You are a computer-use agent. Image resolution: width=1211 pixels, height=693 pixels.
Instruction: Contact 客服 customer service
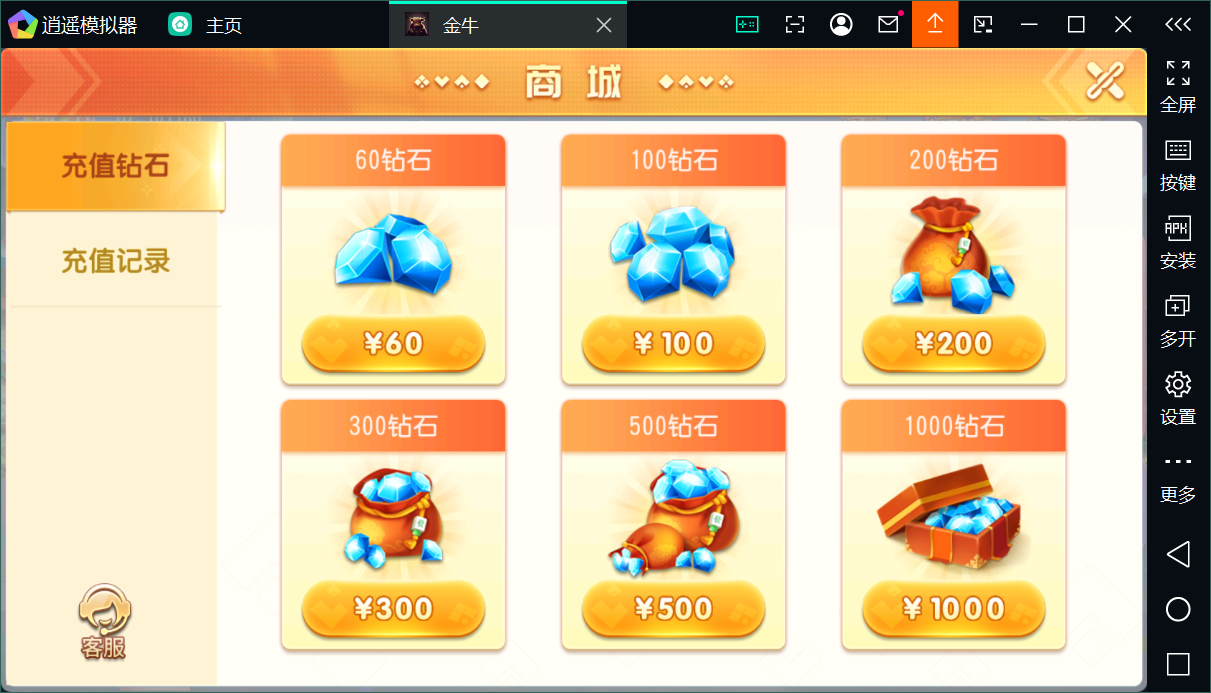coord(104,622)
